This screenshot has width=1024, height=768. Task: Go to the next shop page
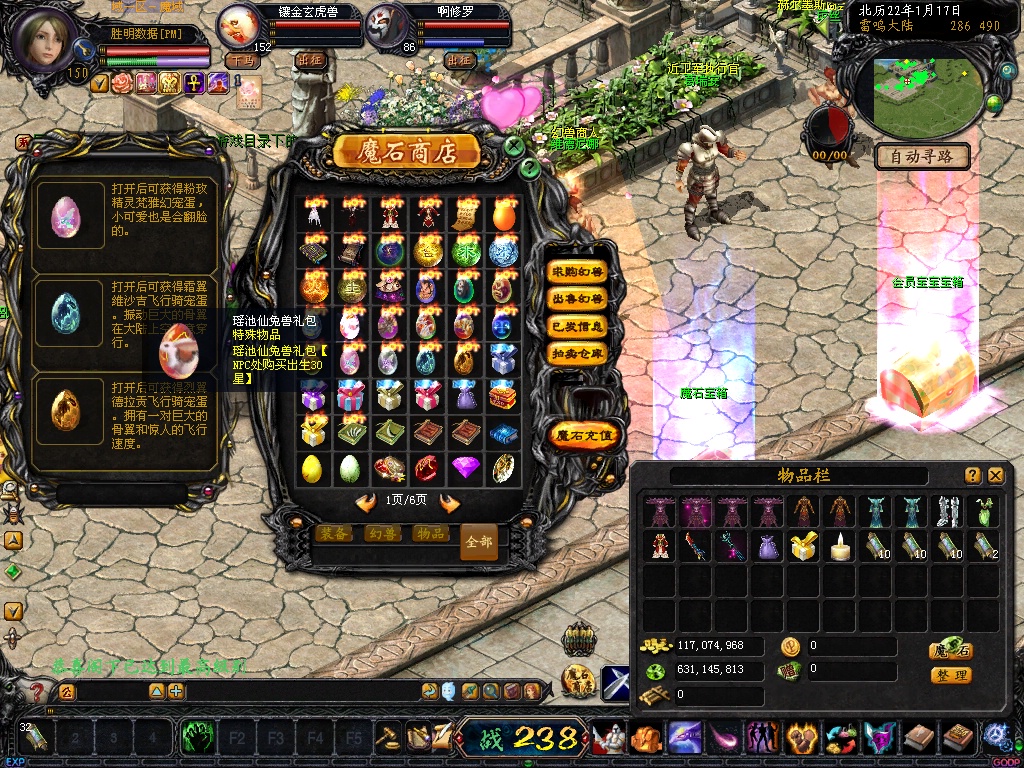coord(449,502)
